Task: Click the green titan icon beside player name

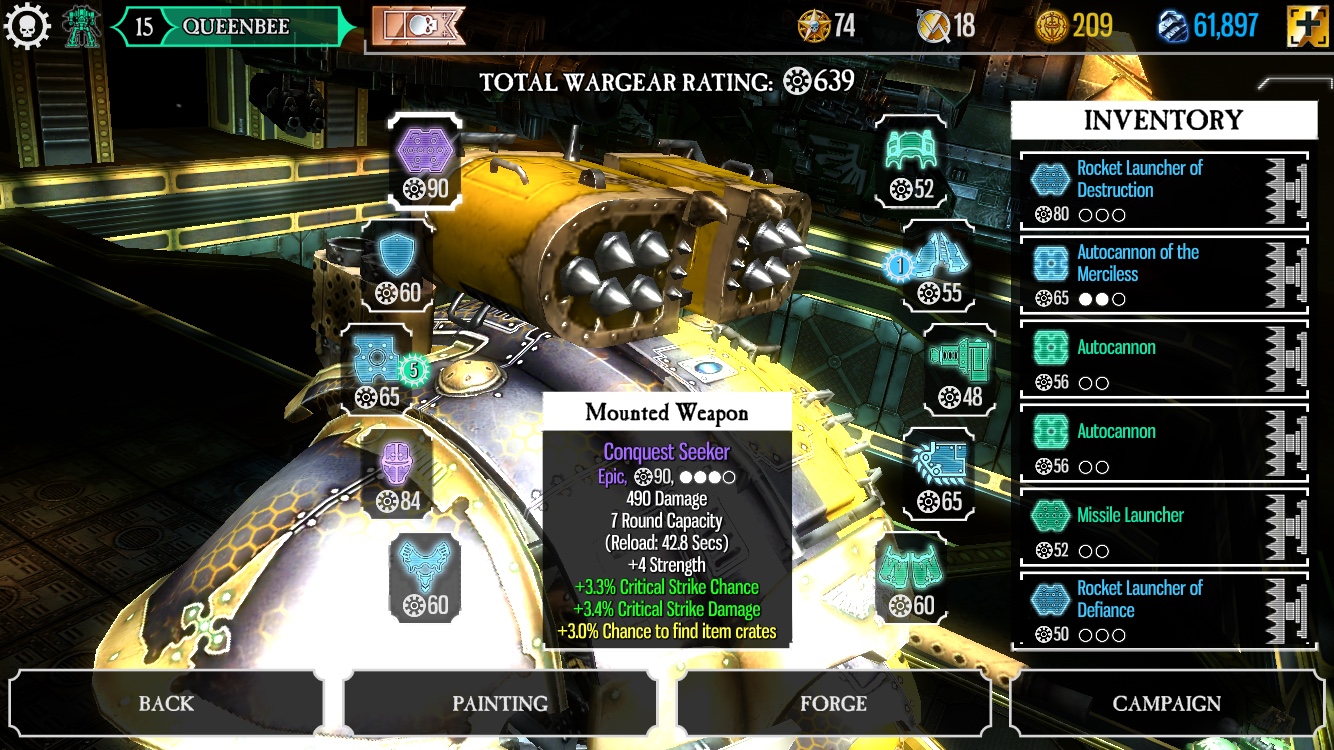Action: pos(82,27)
